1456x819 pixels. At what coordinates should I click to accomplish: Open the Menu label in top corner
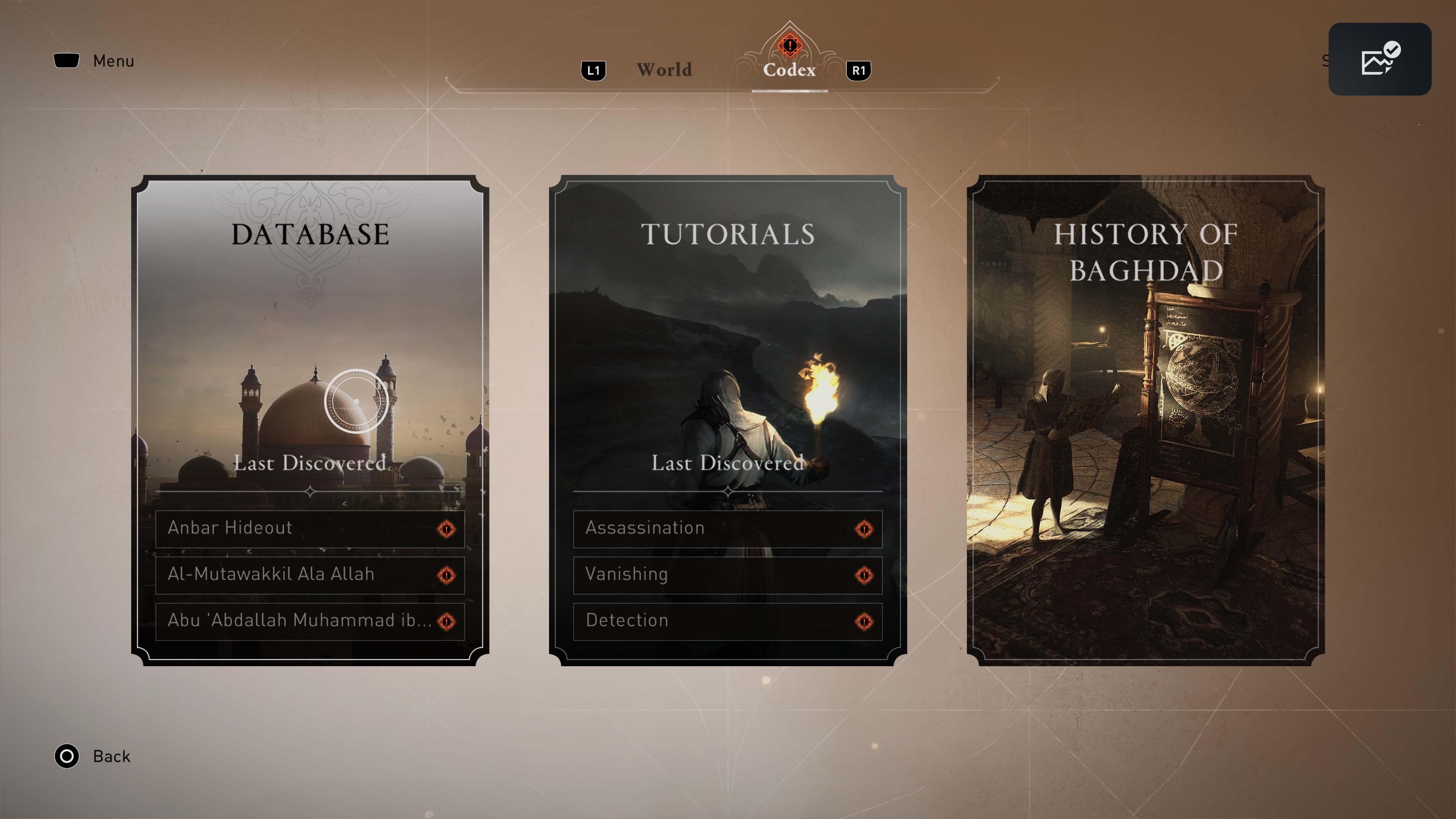(113, 61)
